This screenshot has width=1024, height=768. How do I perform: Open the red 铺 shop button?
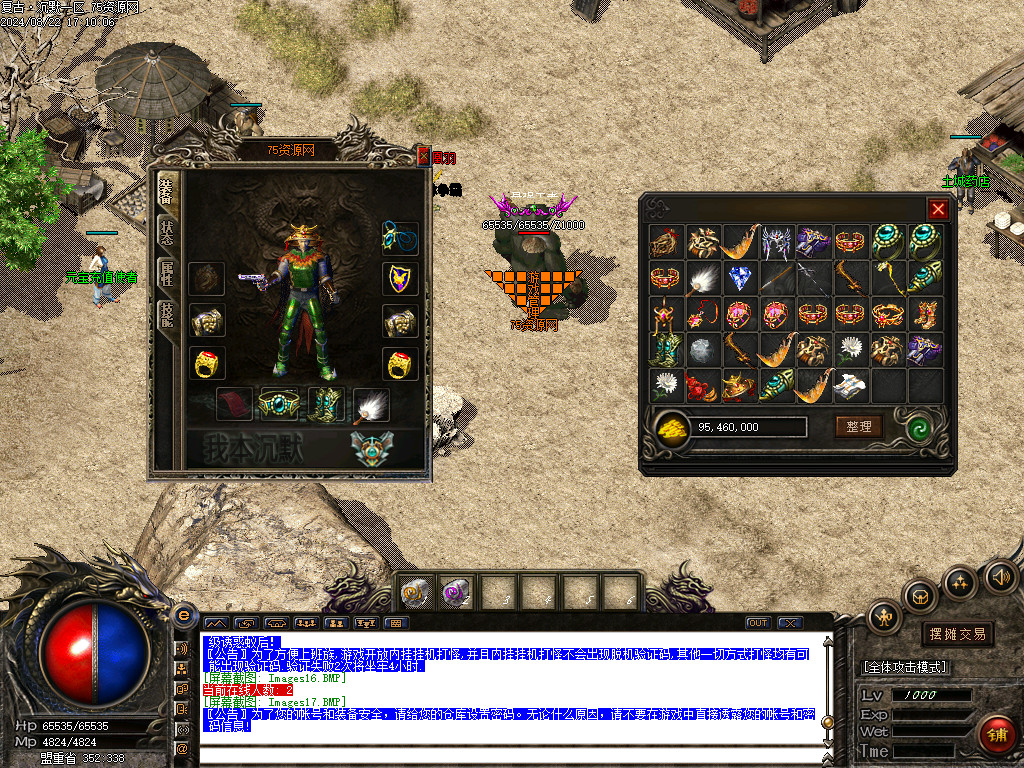(996, 735)
